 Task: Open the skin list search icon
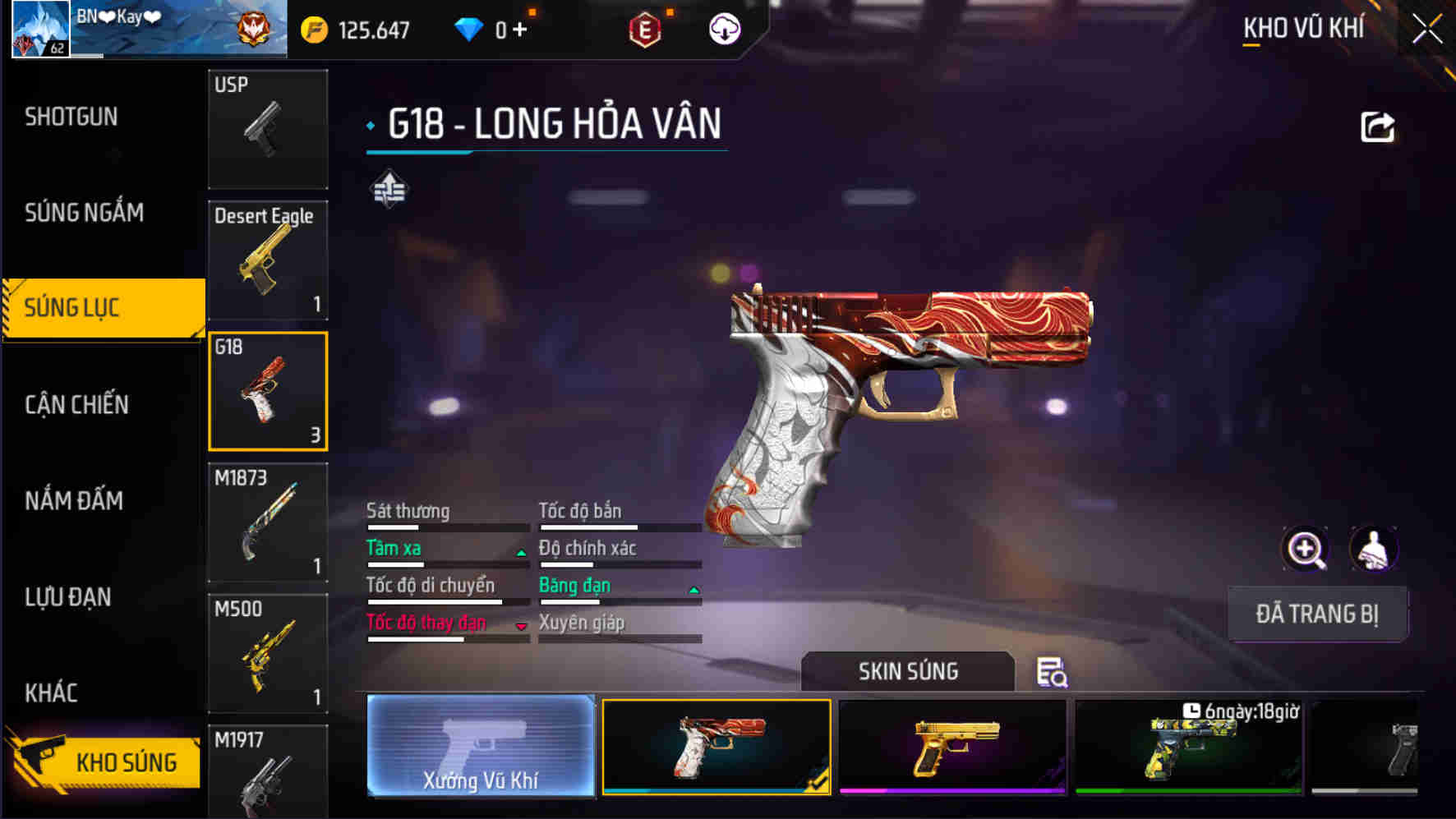(x=1051, y=672)
